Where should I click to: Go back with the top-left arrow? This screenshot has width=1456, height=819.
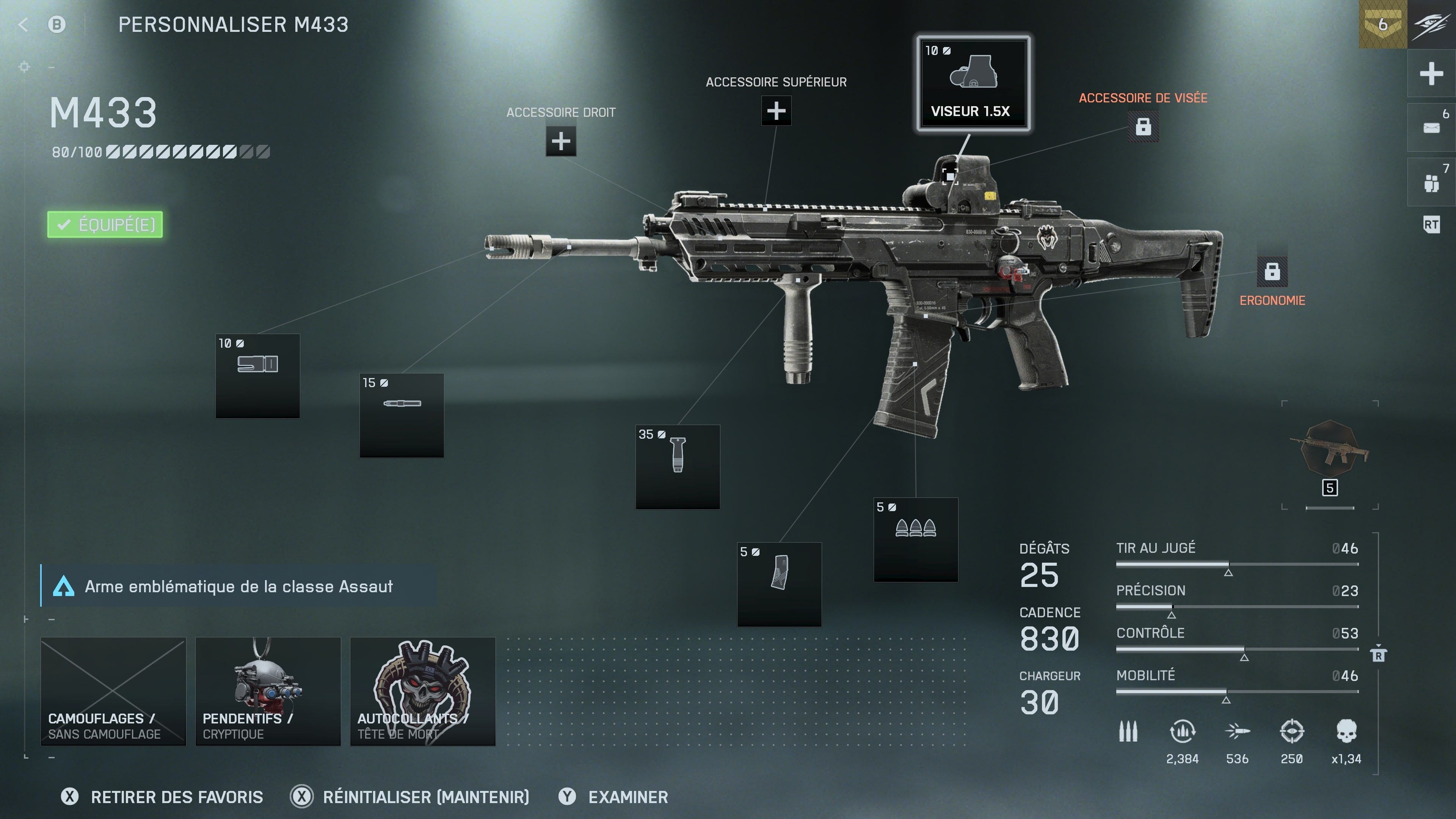[23, 24]
